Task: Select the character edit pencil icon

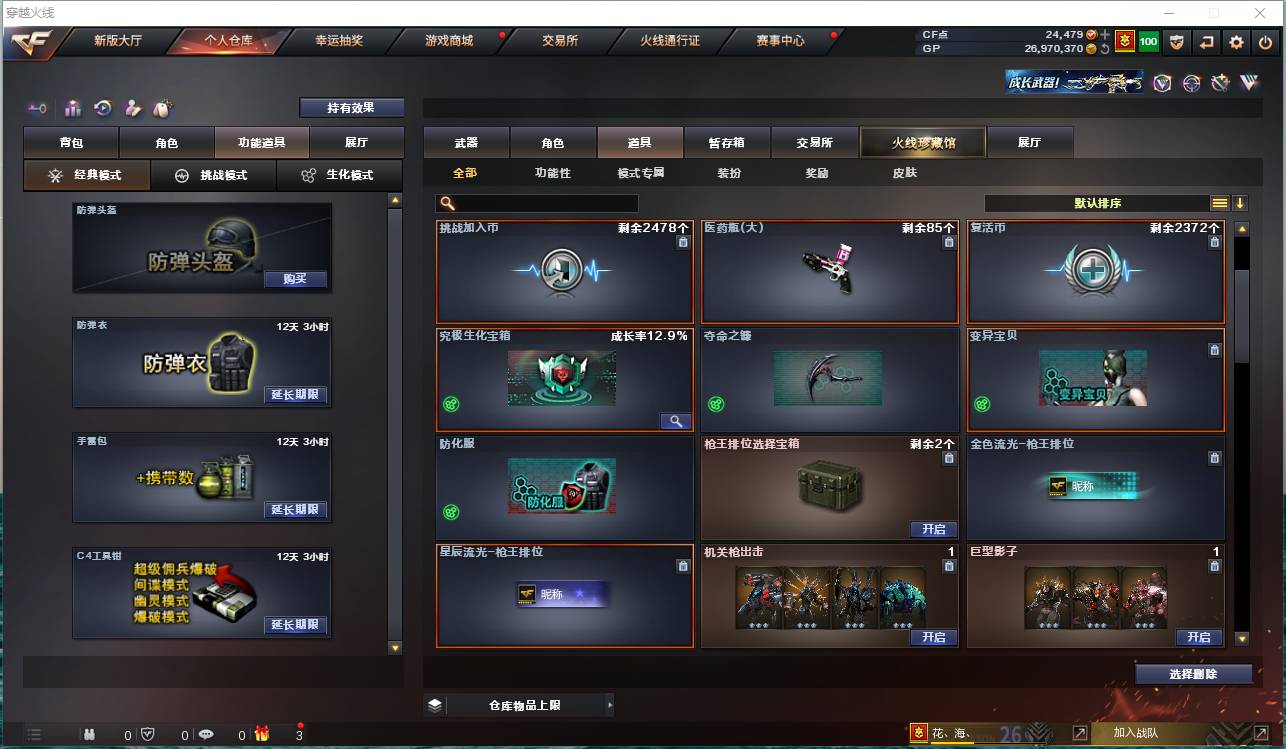Action: [135, 108]
